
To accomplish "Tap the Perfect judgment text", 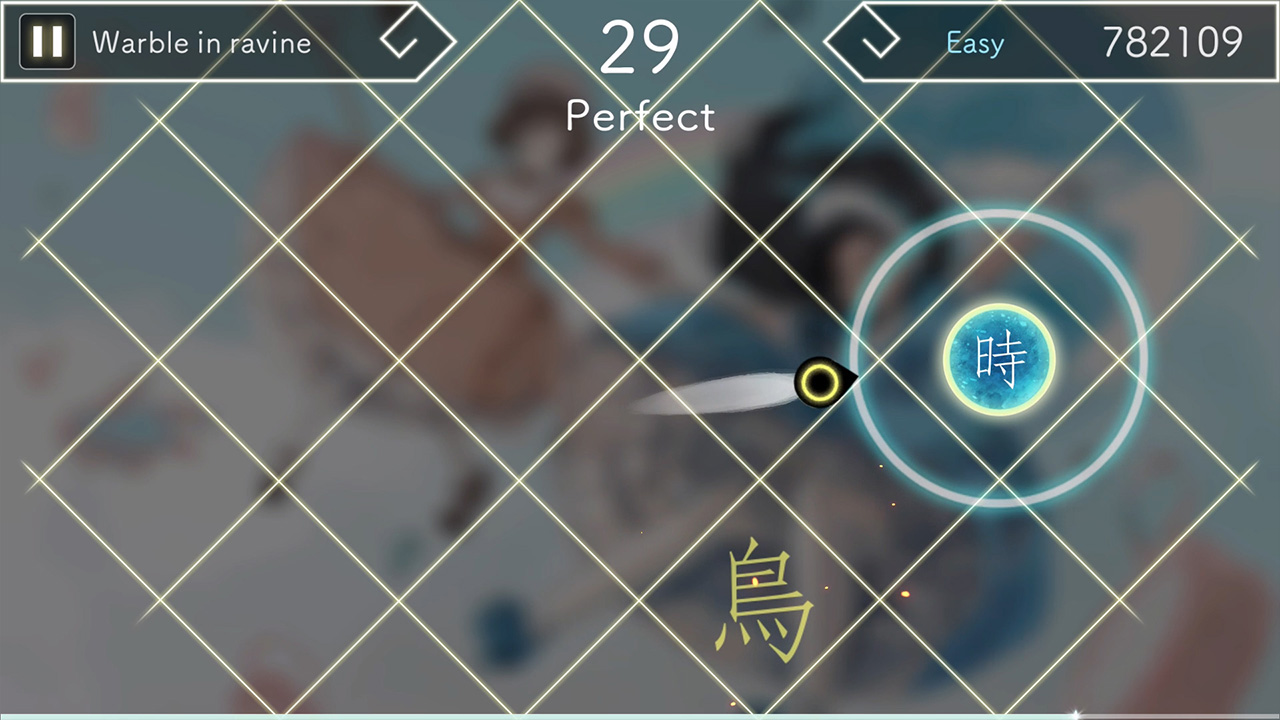I will point(640,116).
